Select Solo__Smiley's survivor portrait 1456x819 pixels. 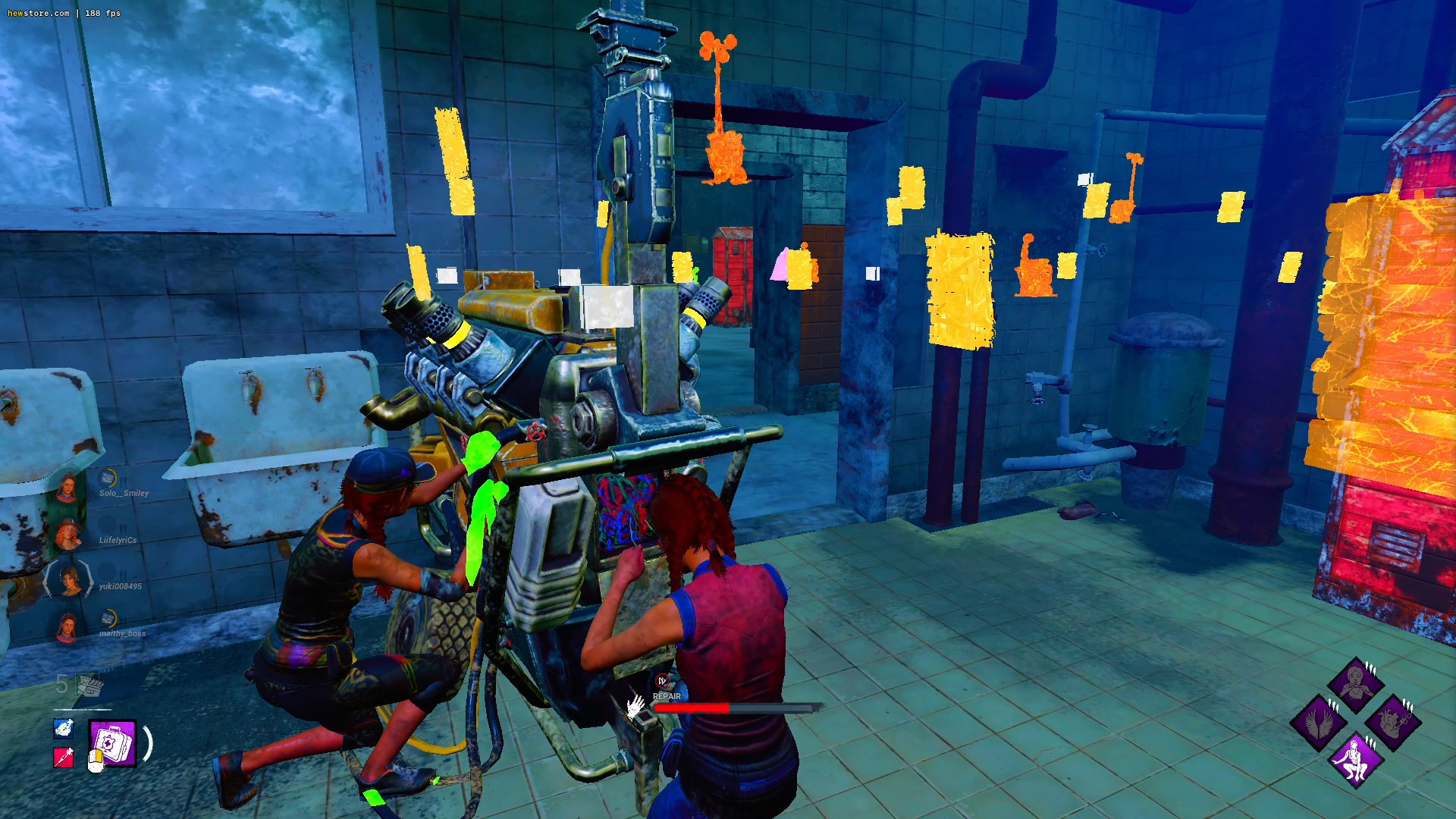click(67, 488)
